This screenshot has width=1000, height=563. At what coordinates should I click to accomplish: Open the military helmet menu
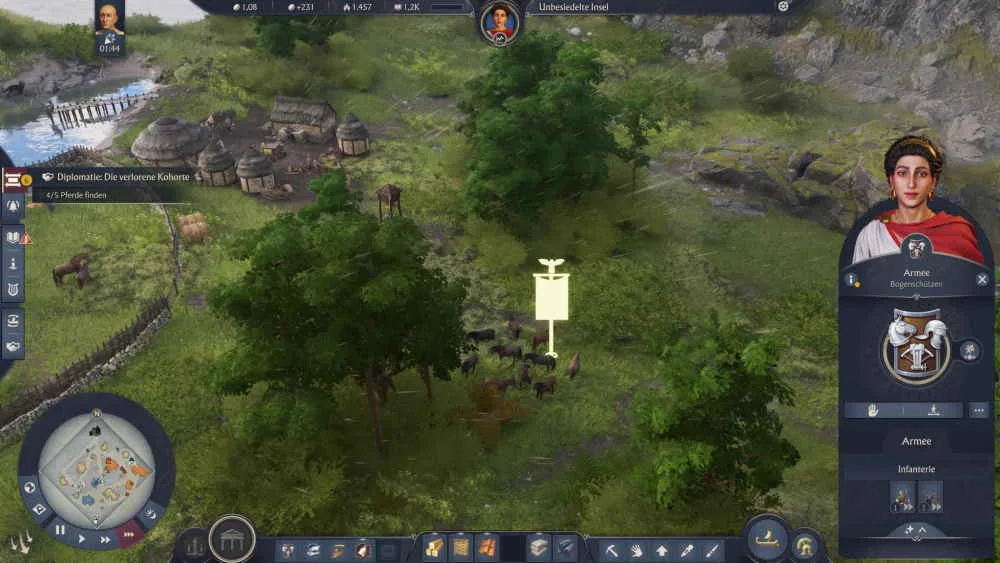point(805,545)
